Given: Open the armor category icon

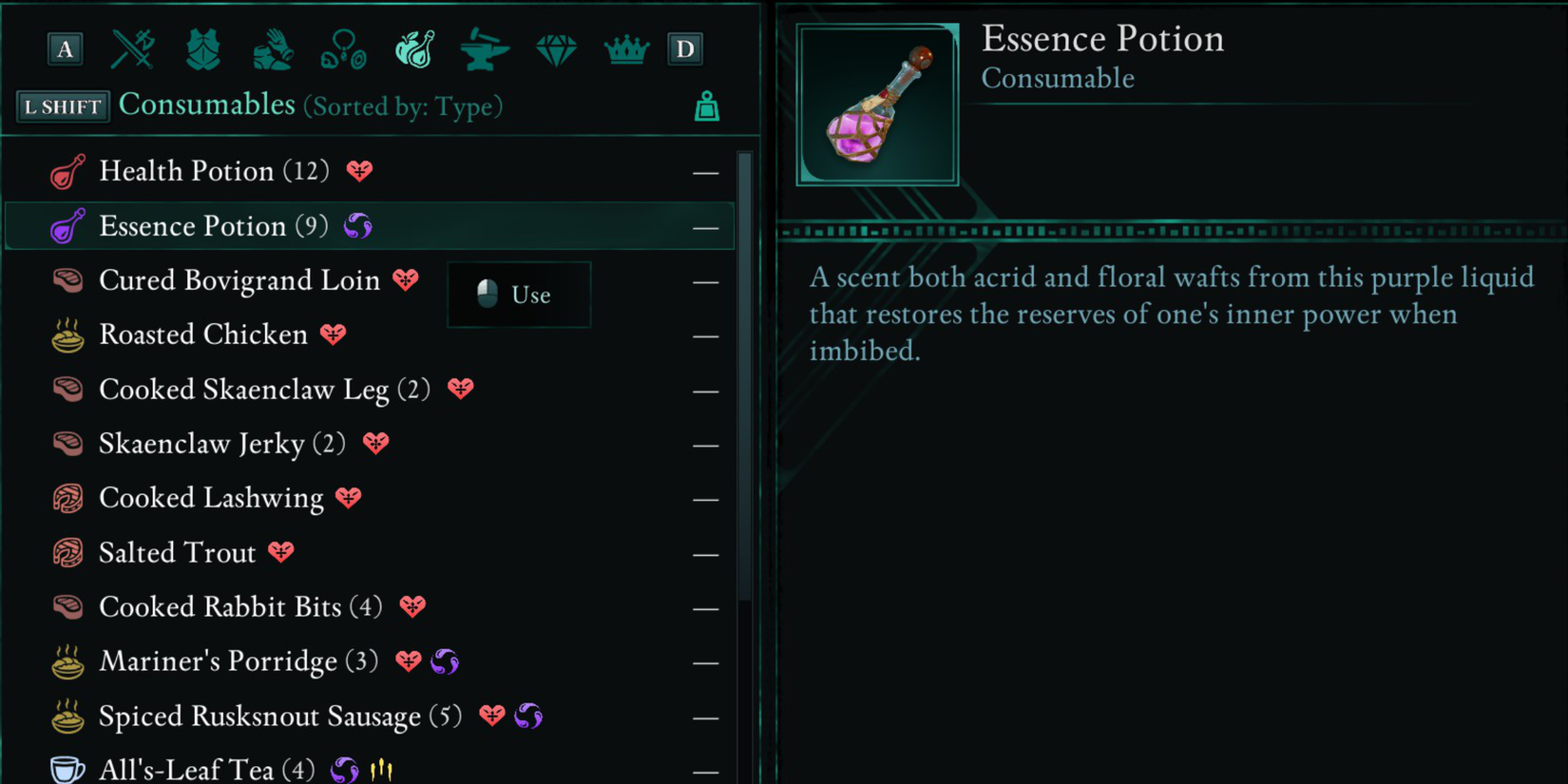Looking at the screenshot, I should point(202,49).
